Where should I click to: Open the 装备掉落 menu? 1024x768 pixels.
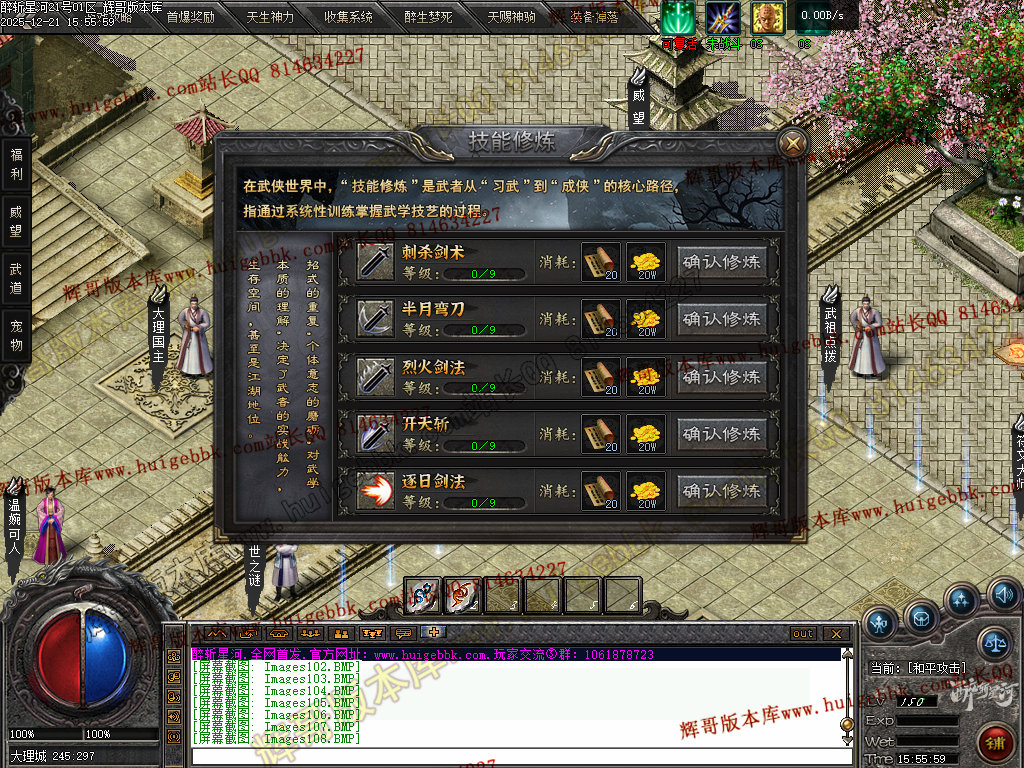pos(594,17)
